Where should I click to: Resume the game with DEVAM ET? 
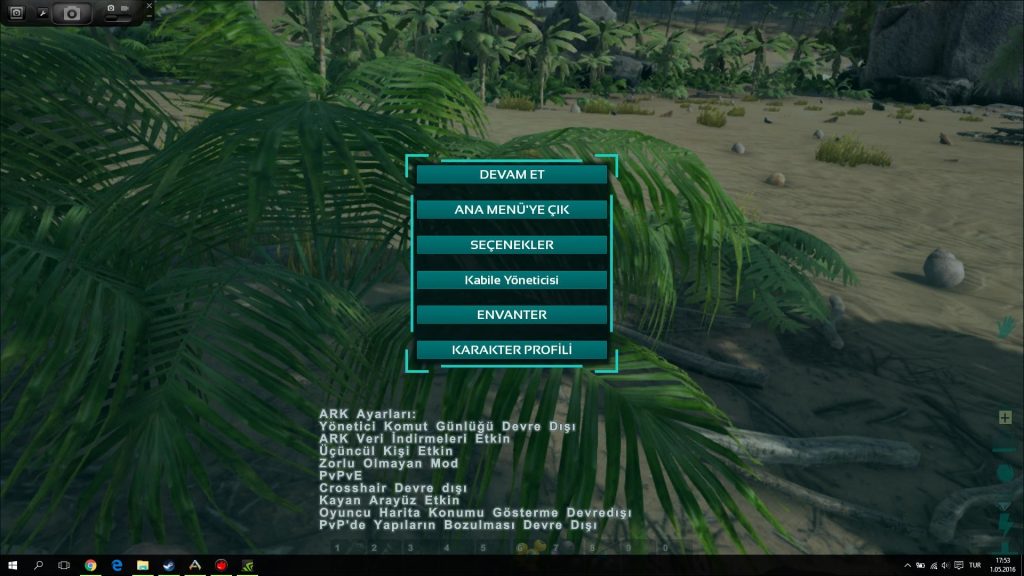point(511,175)
